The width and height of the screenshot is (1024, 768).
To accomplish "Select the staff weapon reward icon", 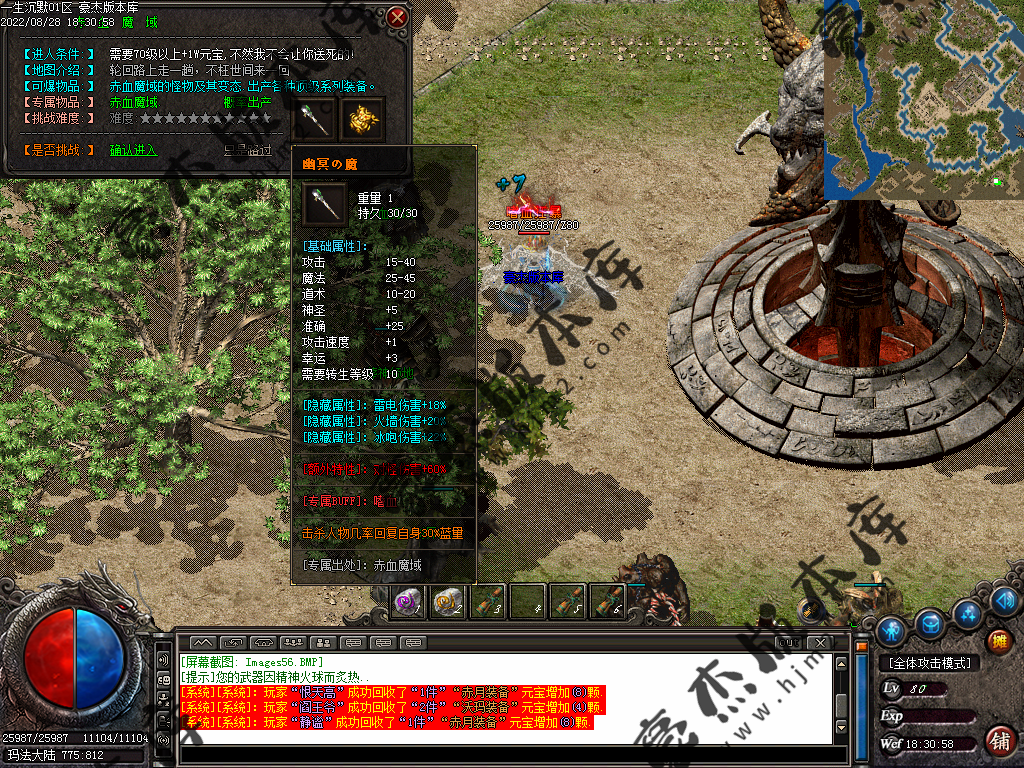I will (318, 118).
